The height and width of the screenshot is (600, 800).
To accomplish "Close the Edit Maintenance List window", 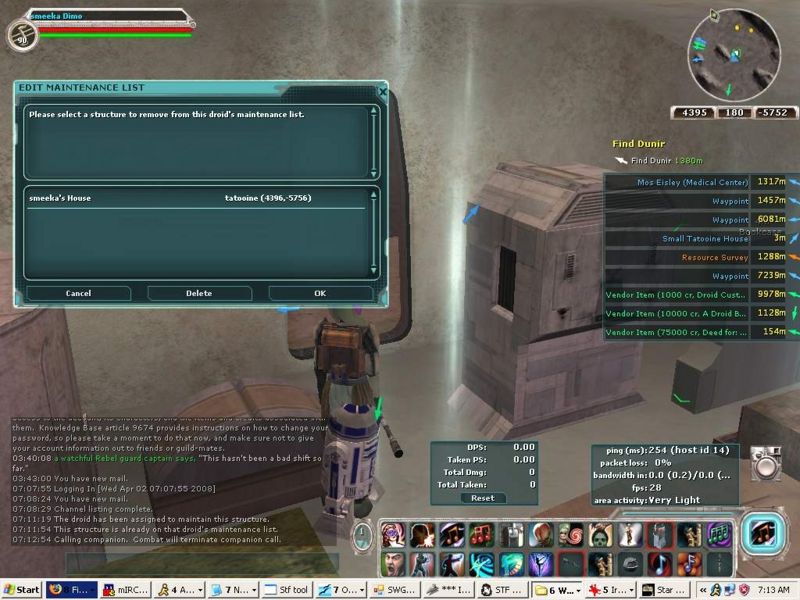I will [382, 91].
